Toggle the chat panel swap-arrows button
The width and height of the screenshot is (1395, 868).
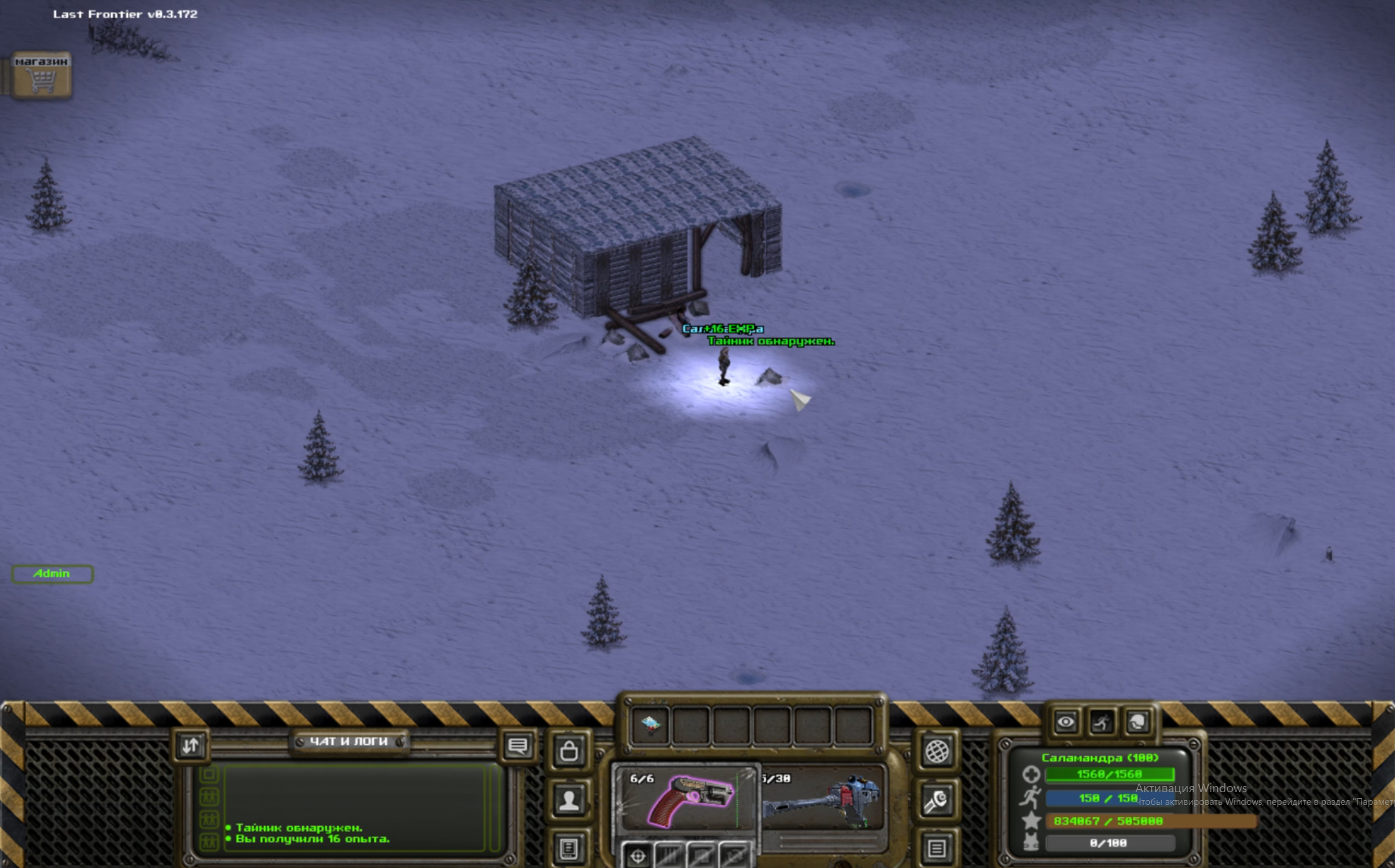tap(191, 745)
